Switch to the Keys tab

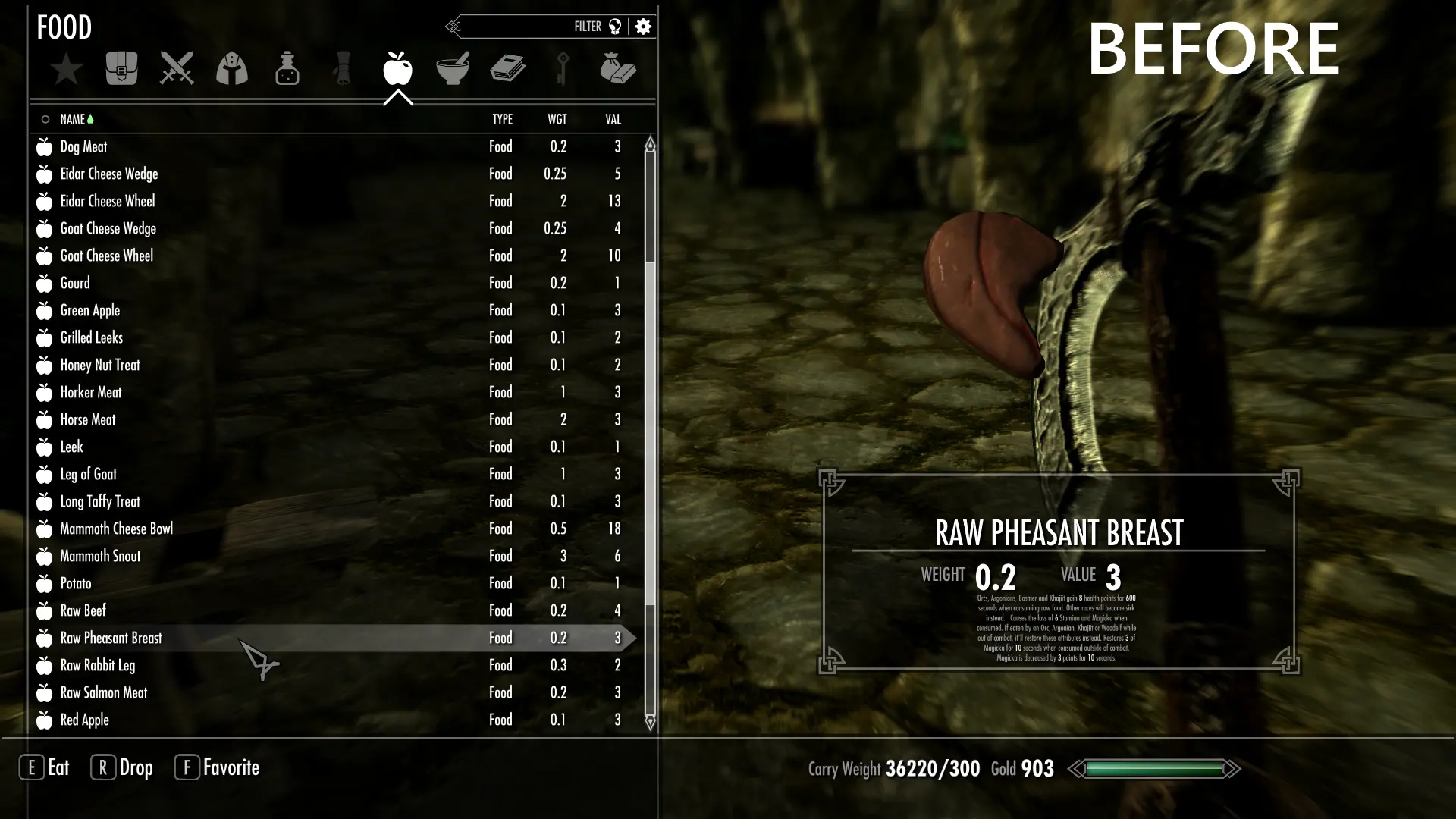coord(563,68)
